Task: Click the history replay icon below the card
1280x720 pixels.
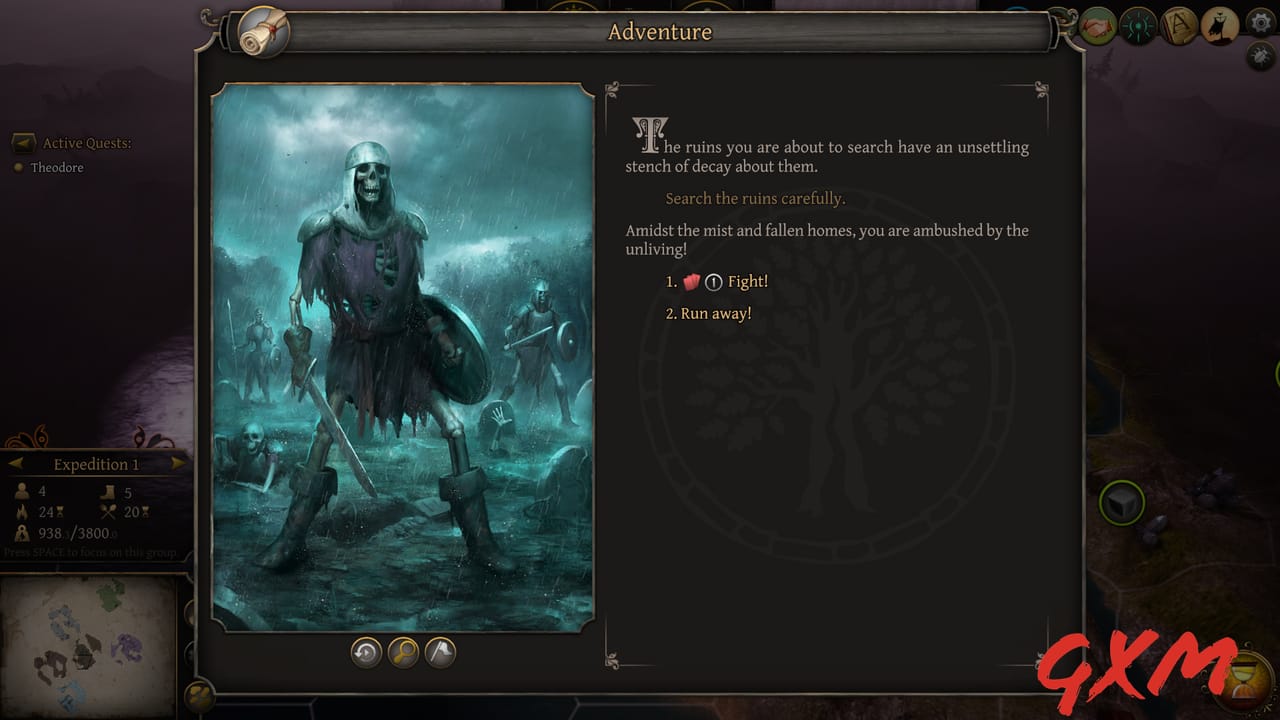Action: (x=366, y=652)
